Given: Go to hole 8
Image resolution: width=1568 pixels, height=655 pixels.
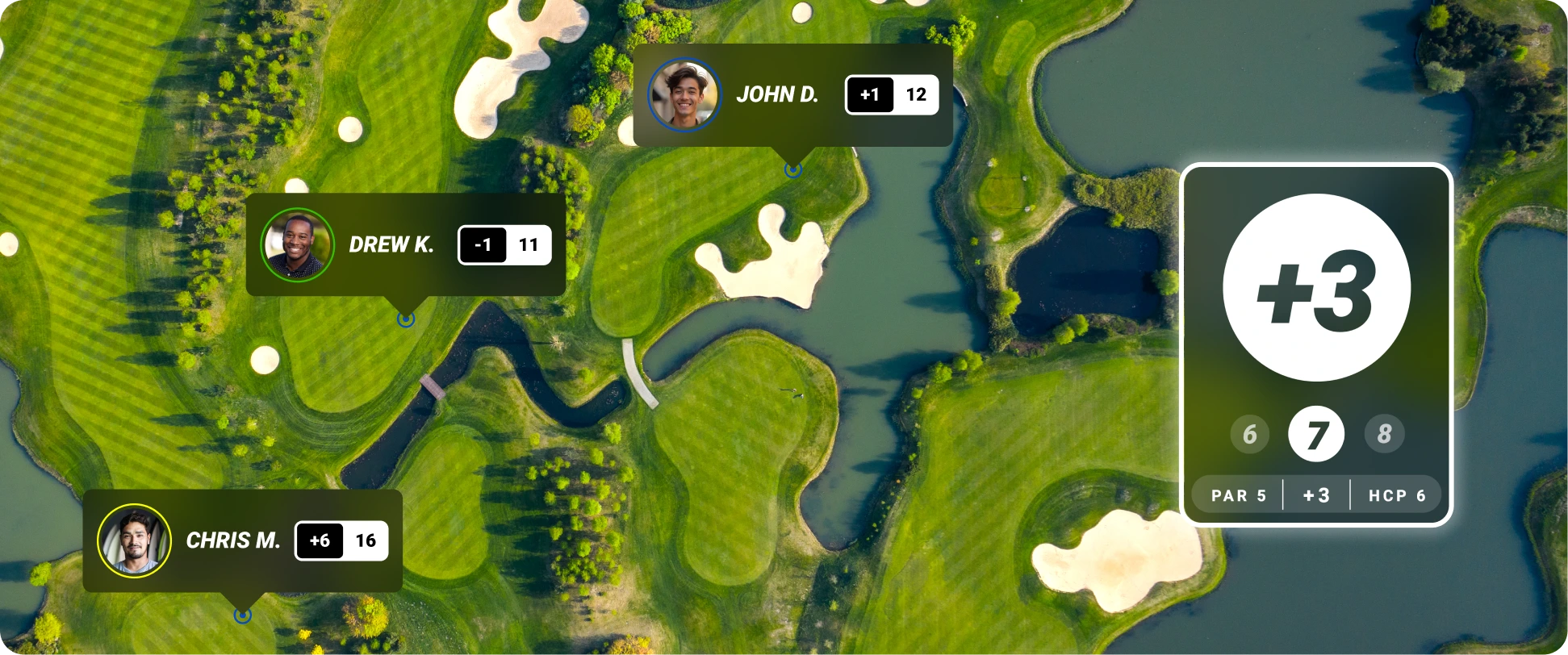Looking at the screenshot, I should point(1384,434).
